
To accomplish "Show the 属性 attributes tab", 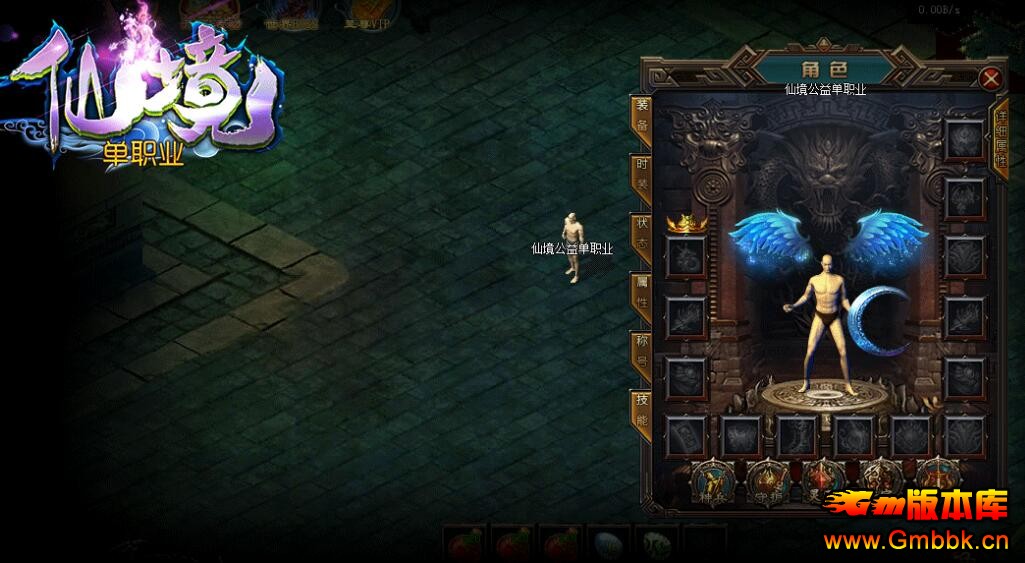I will pyautogui.click(x=641, y=295).
